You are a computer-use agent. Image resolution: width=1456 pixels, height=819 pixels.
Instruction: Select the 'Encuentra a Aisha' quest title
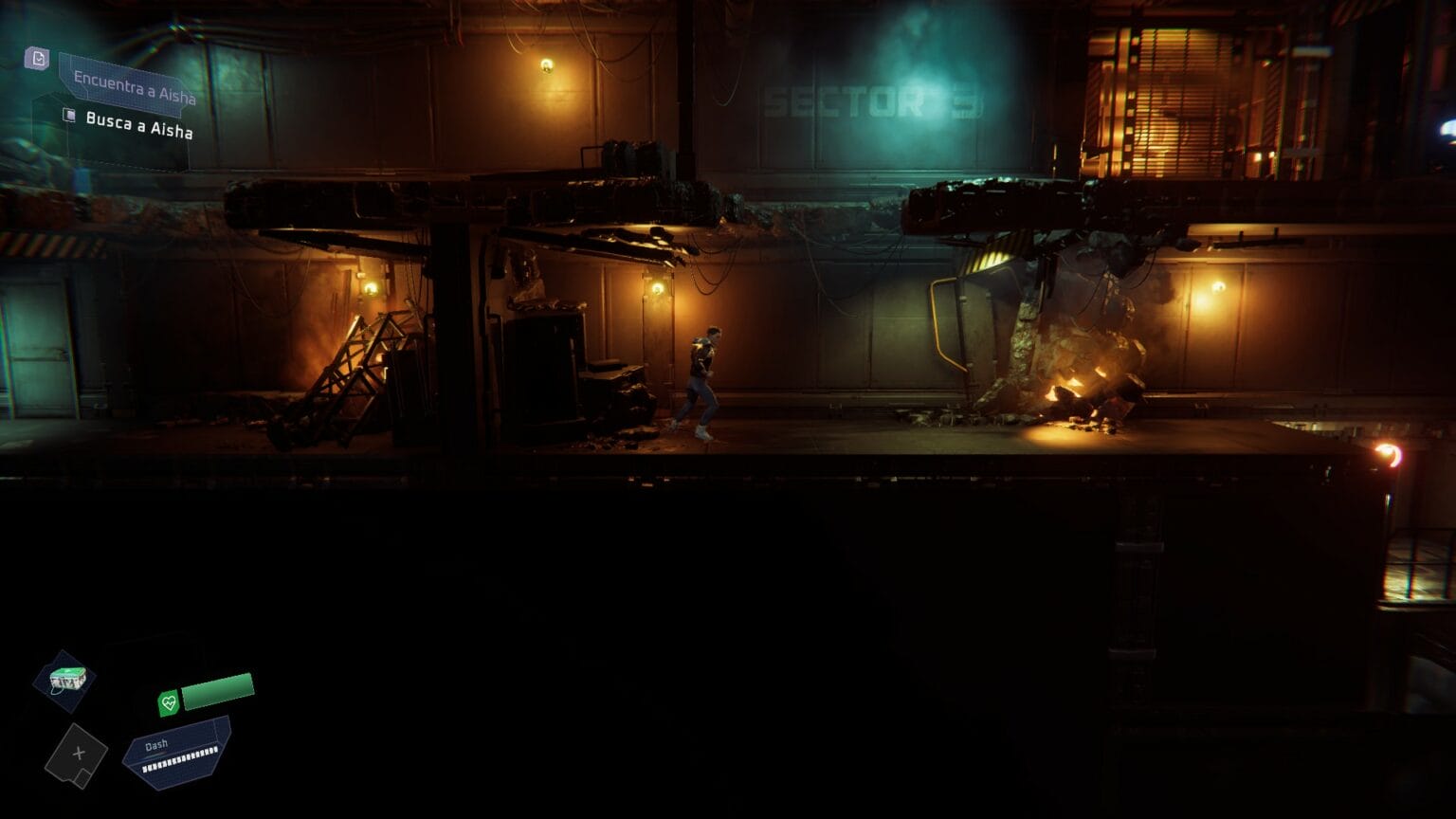[134, 87]
